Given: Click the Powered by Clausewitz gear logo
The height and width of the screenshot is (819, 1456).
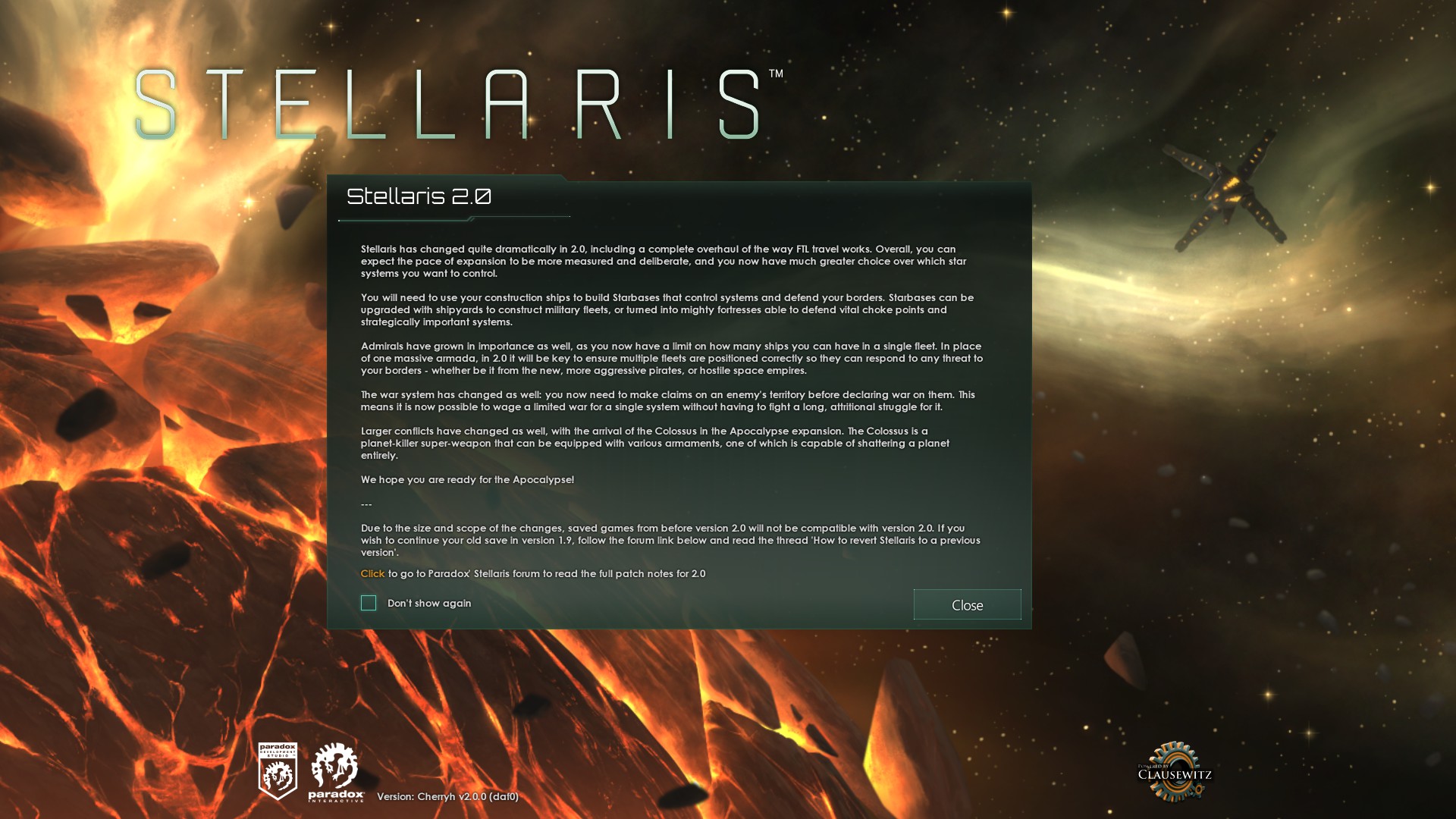Looking at the screenshot, I should tap(1174, 770).
